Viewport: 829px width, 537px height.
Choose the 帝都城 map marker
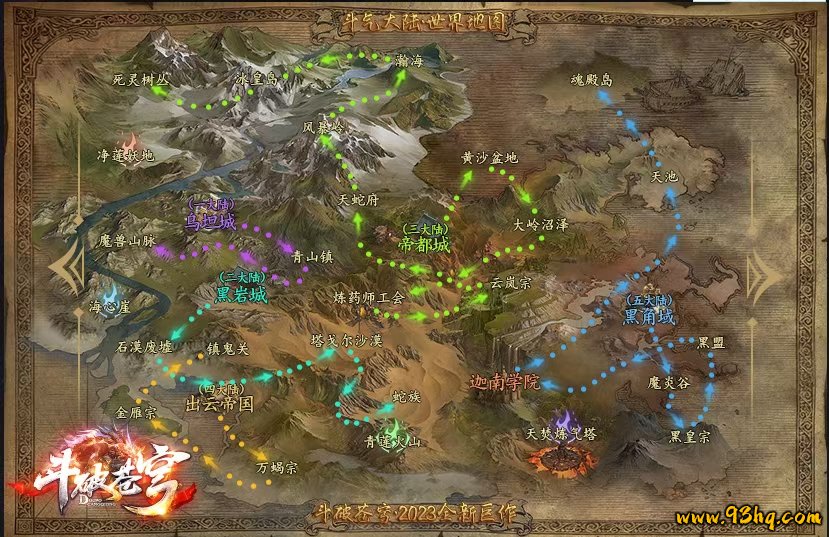(x=423, y=243)
